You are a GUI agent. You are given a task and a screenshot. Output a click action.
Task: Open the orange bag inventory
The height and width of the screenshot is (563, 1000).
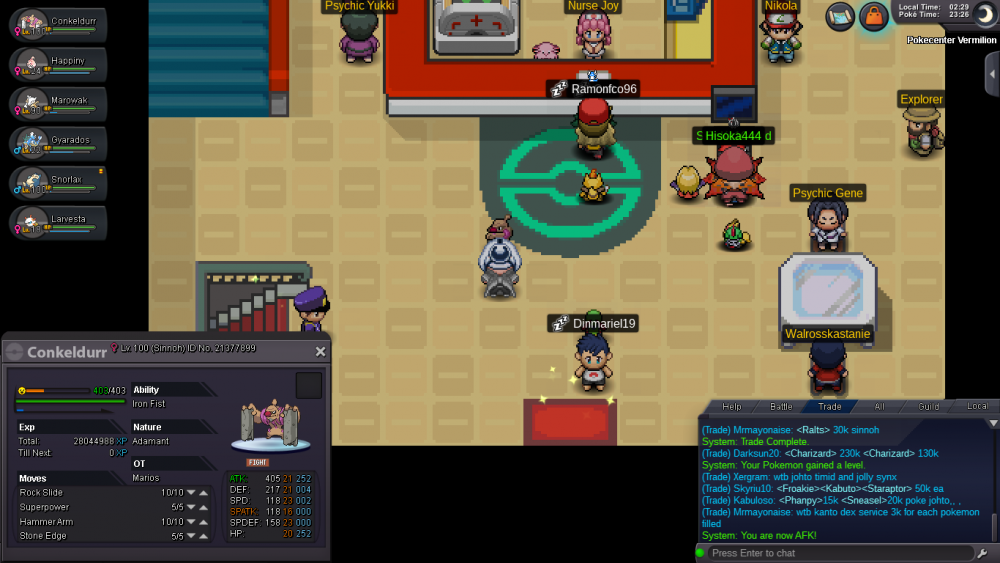(x=874, y=17)
